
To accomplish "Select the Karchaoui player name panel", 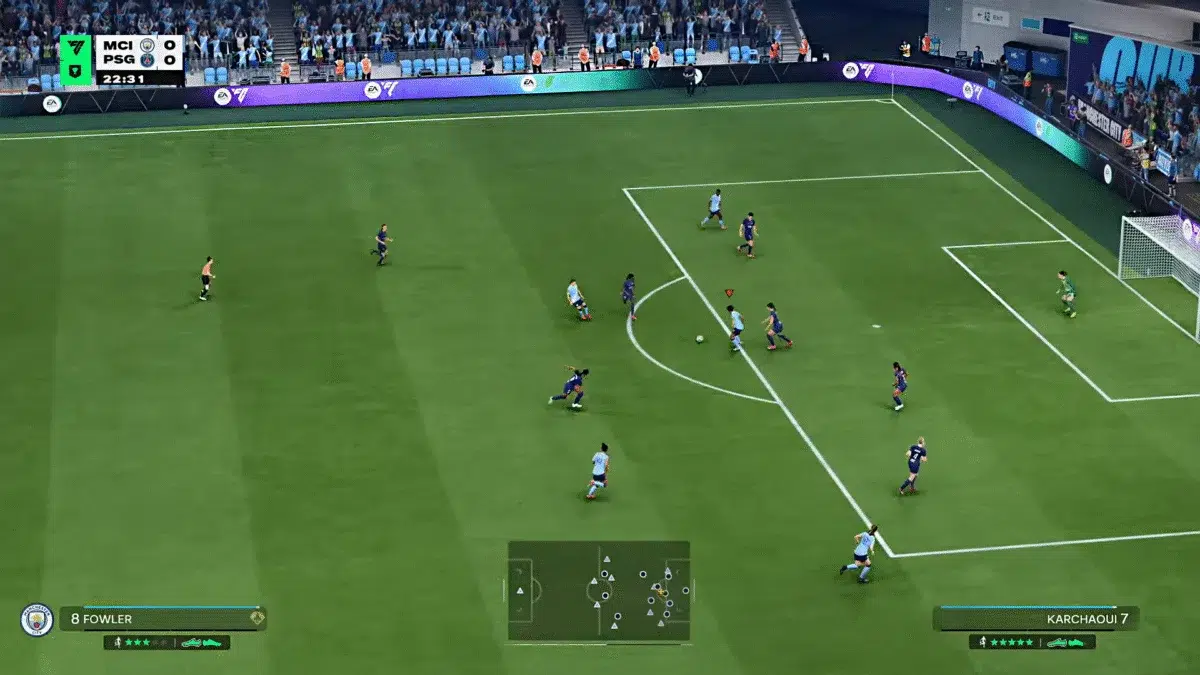I will (1035, 619).
